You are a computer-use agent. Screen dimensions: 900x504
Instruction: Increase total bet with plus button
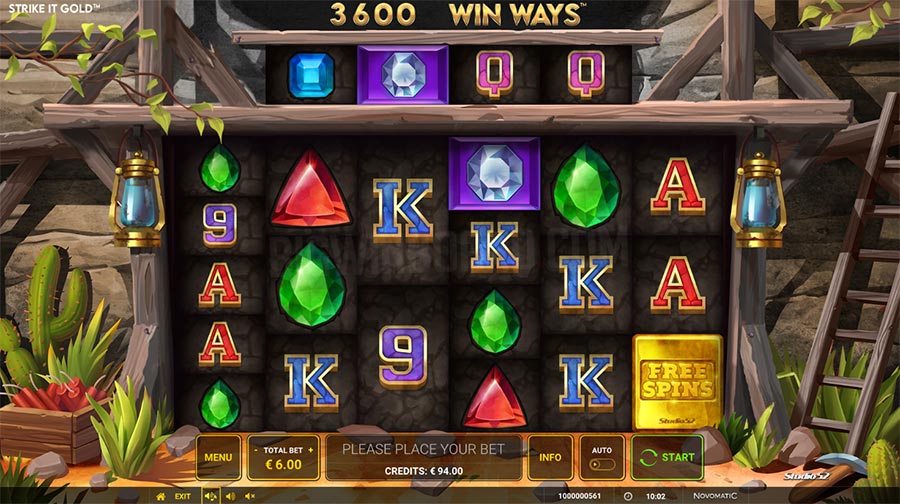click(311, 450)
